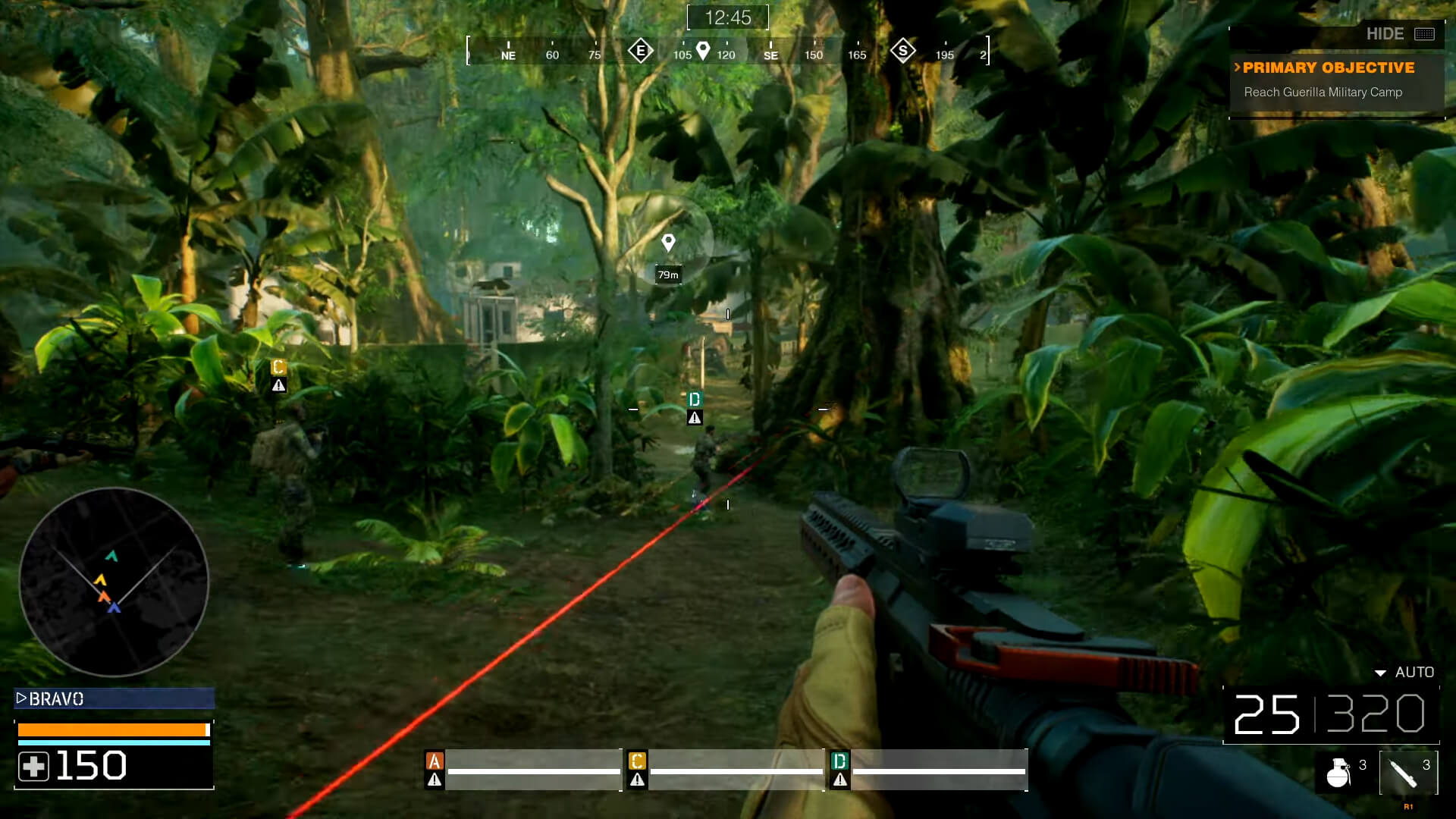Click the warning icon below squad marker D

(x=695, y=417)
